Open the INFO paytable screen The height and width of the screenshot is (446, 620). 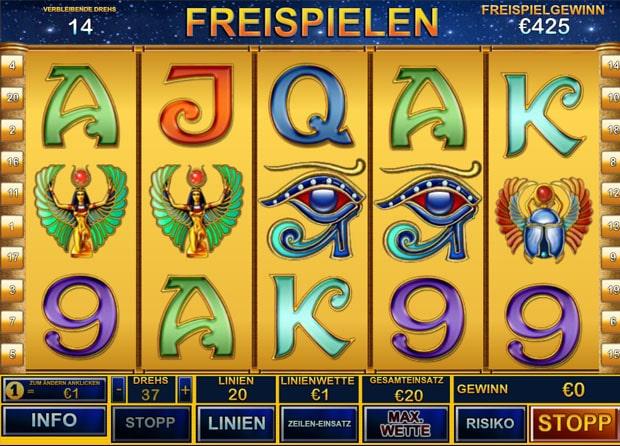point(54,422)
